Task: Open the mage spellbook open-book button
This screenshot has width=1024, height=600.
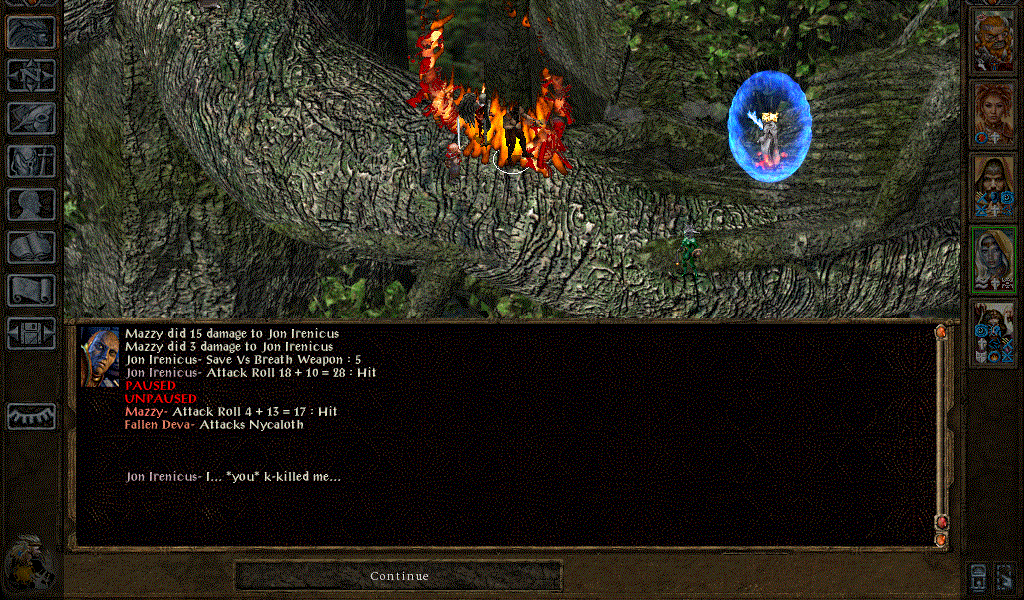Action: [31, 247]
